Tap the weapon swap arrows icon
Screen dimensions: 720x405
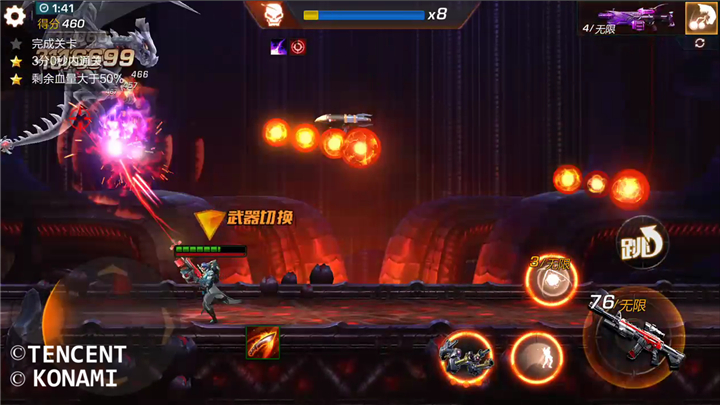[x=700, y=44]
